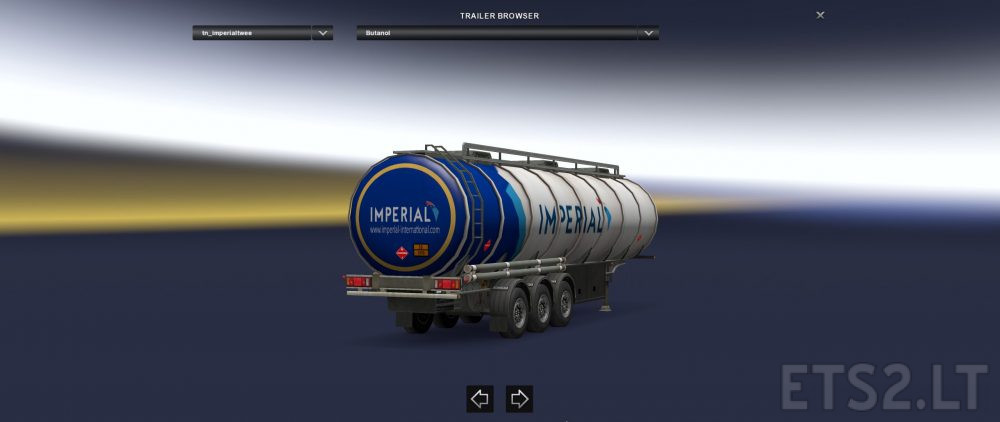The image size is (1000, 422).
Task: Open the Butanol cargo dropdown
Action: point(648,33)
